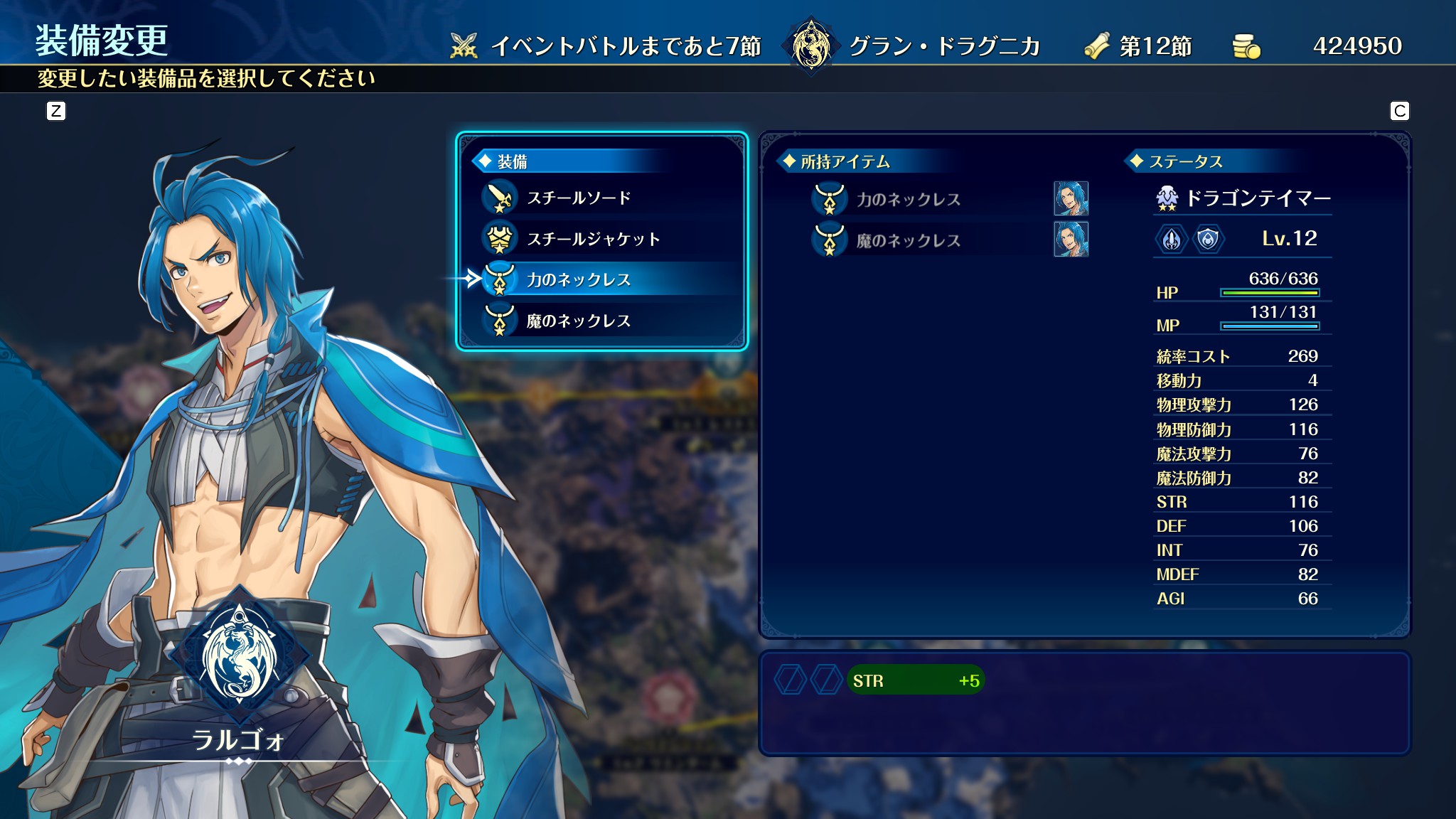Select スチールソード equipment slot
1456x819 pixels.
[x=579, y=198]
